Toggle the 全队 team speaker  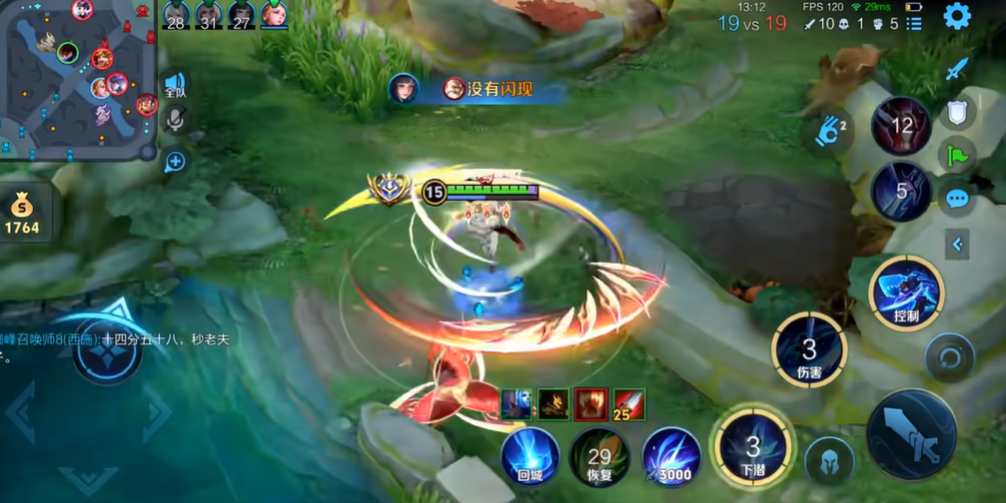pos(175,85)
